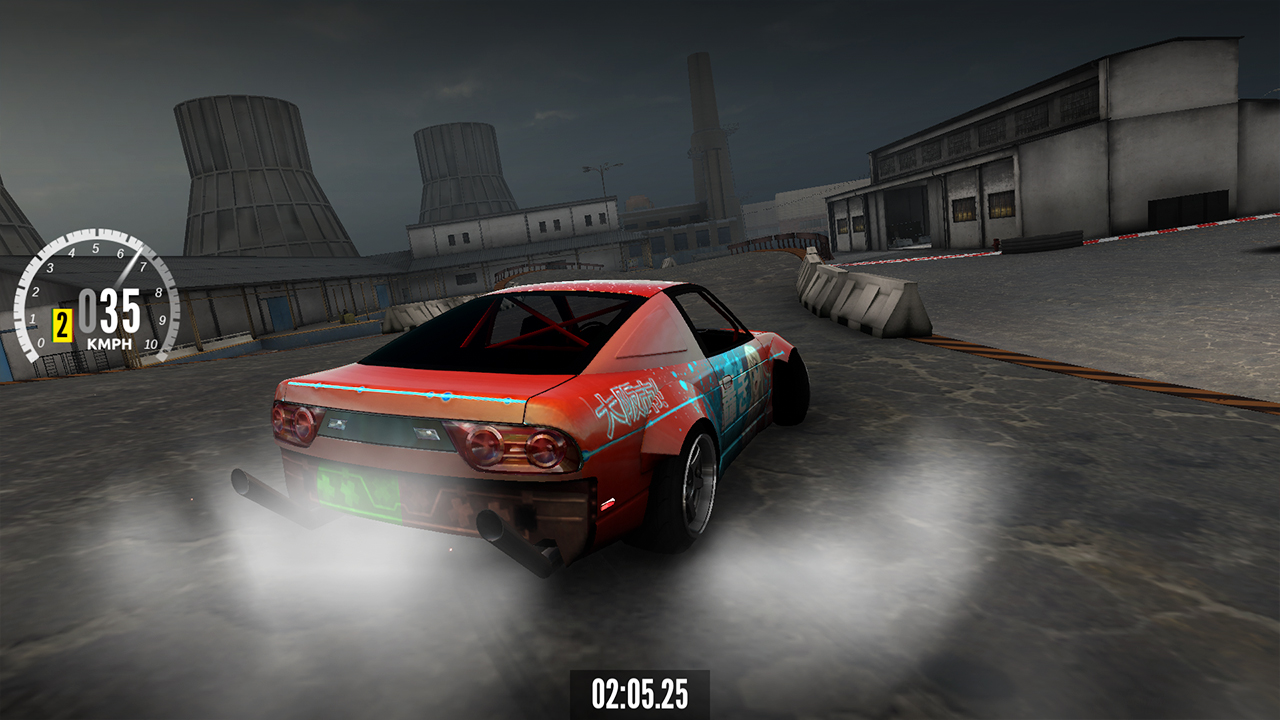Click the yellow gear indicator showing 2
This screenshot has width=1280, height=720.
tap(62, 324)
